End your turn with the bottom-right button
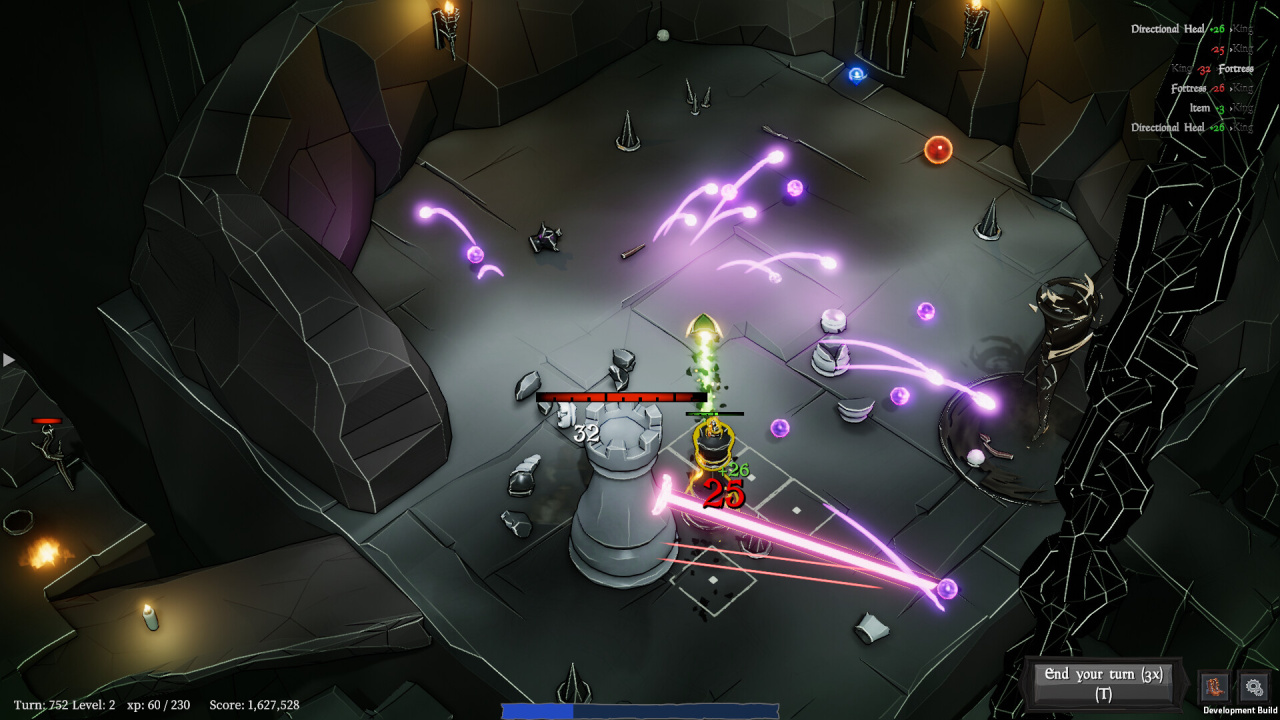1280x720 pixels. coord(1104,684)
